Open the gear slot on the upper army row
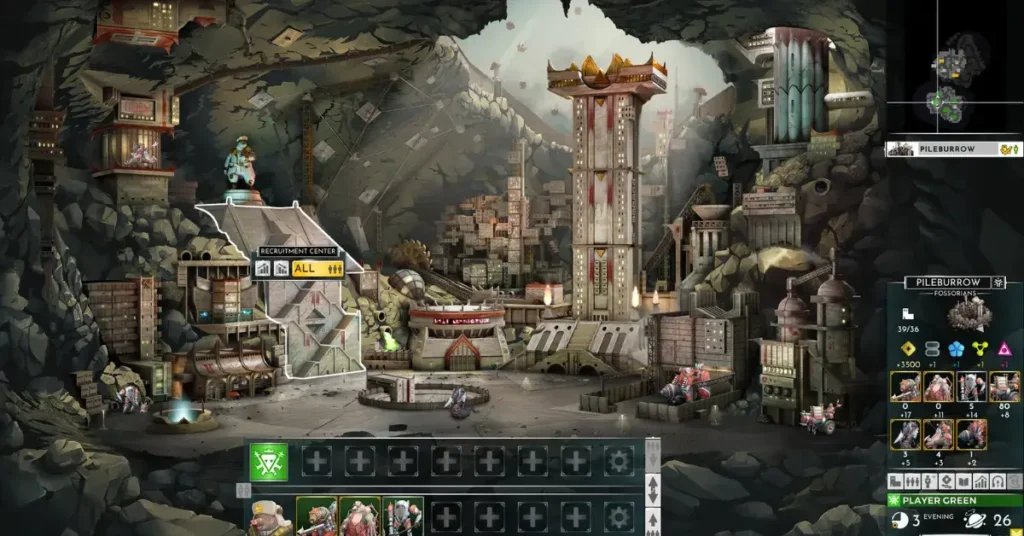Screen dimensions: 1024x536 tap(619, 461)
